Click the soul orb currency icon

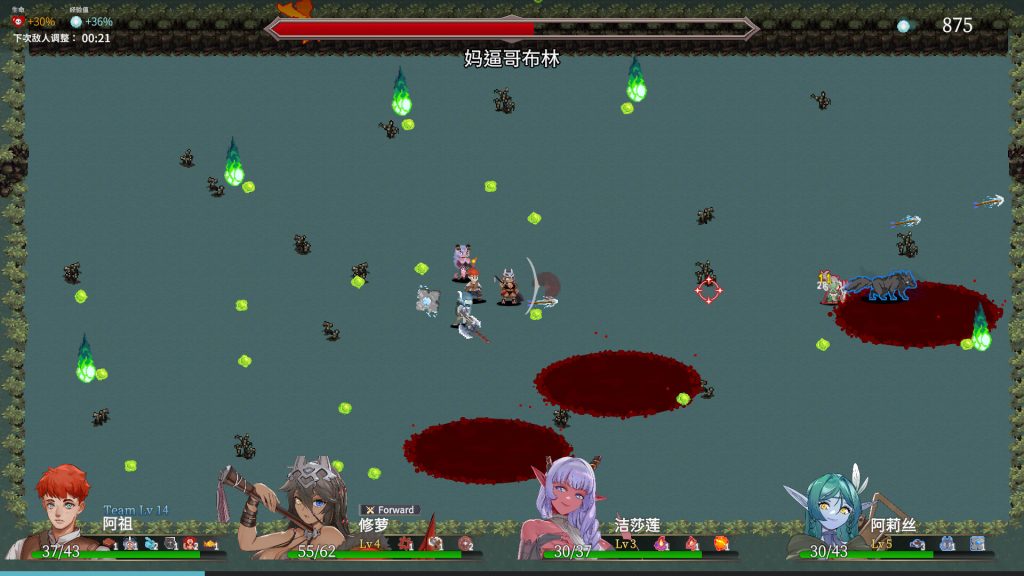point(904,26)
